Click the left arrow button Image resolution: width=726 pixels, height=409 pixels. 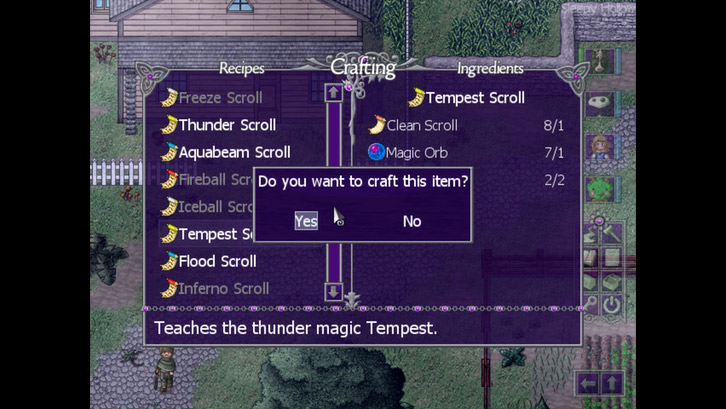pos(588,383)
